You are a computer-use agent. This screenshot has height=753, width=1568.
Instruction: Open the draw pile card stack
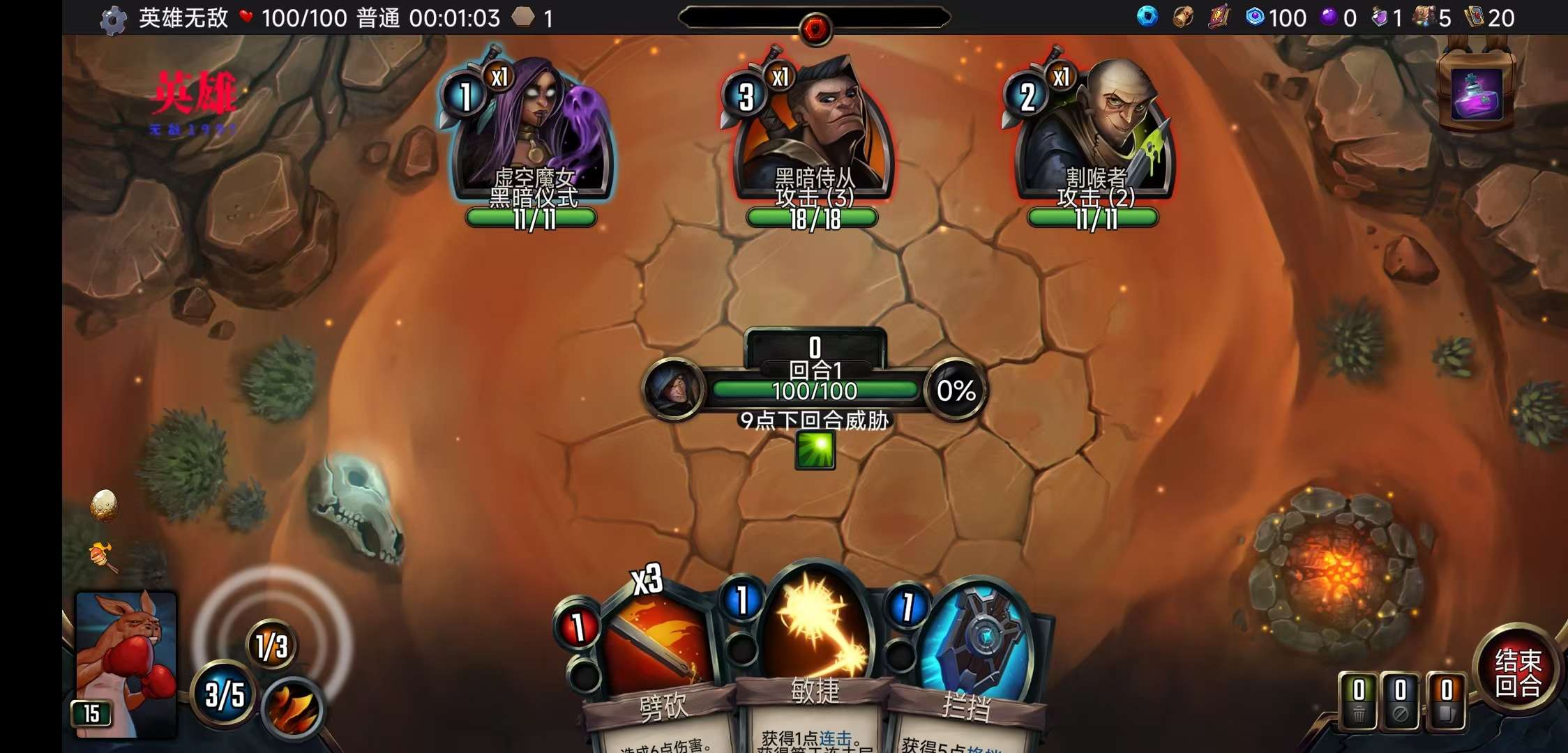click(x=1446, y=701)
